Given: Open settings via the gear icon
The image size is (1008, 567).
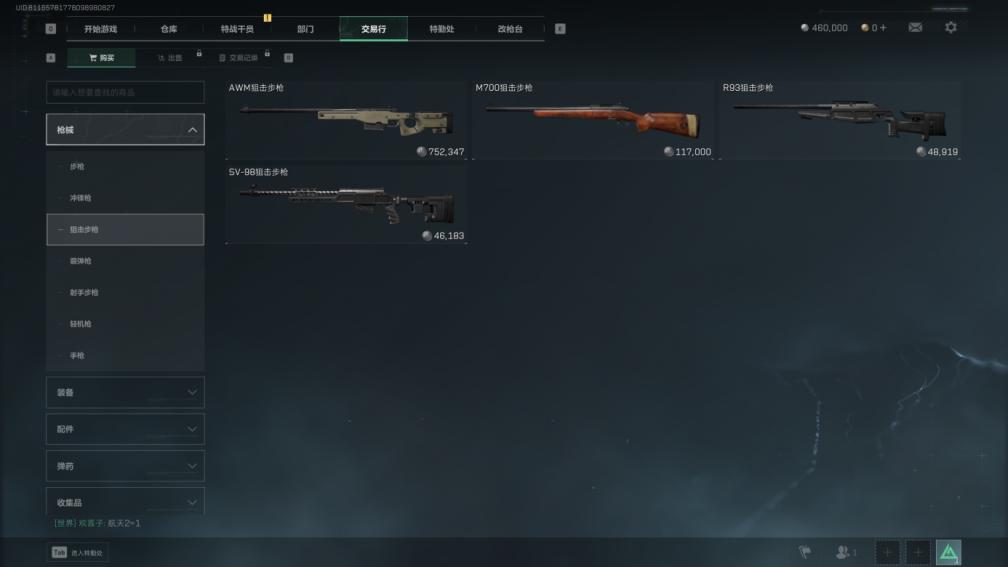Looking at the screenshot, I should (950, 28).
